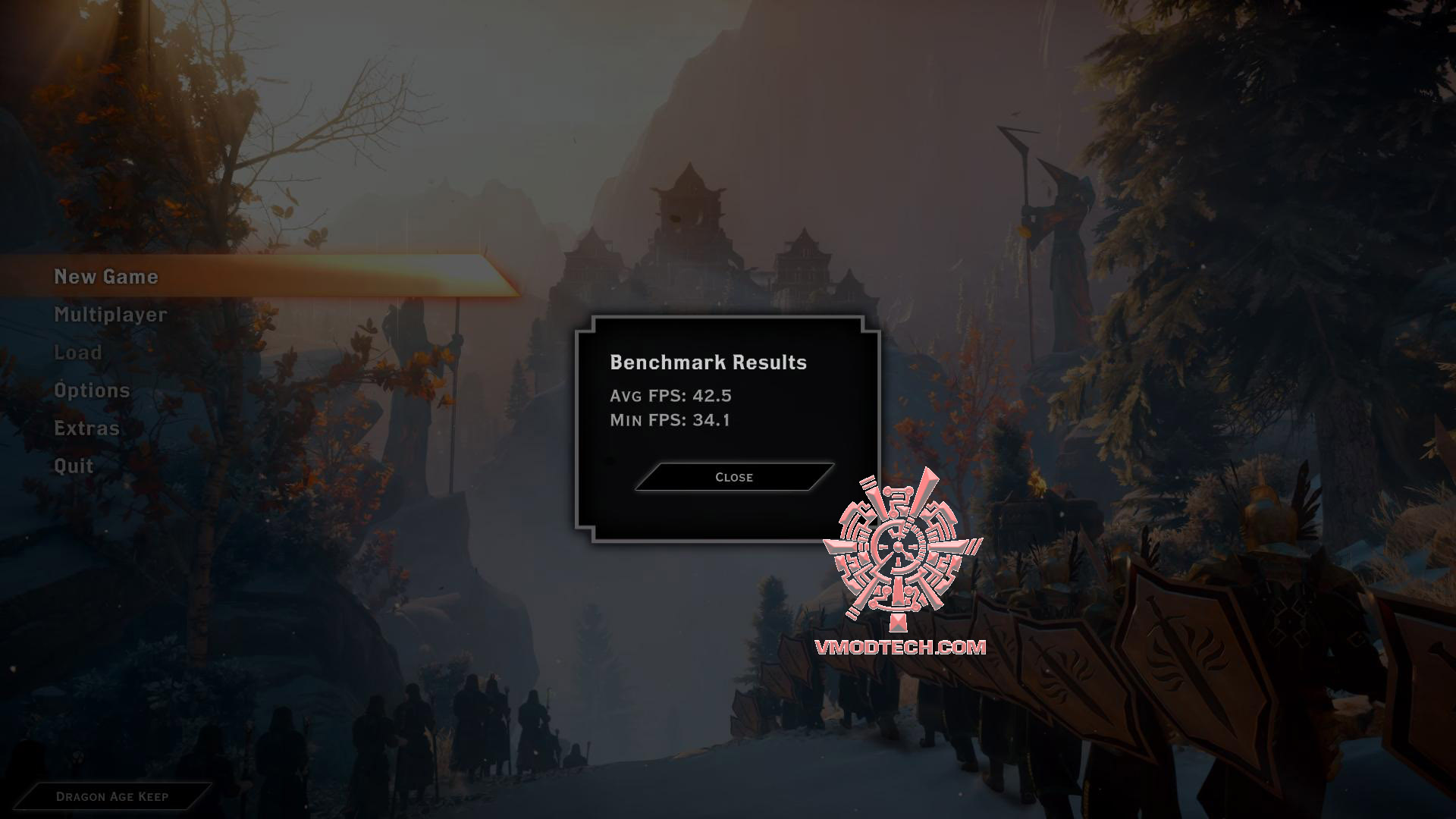
Task: Open the Options menu
Action: (92, 391)
